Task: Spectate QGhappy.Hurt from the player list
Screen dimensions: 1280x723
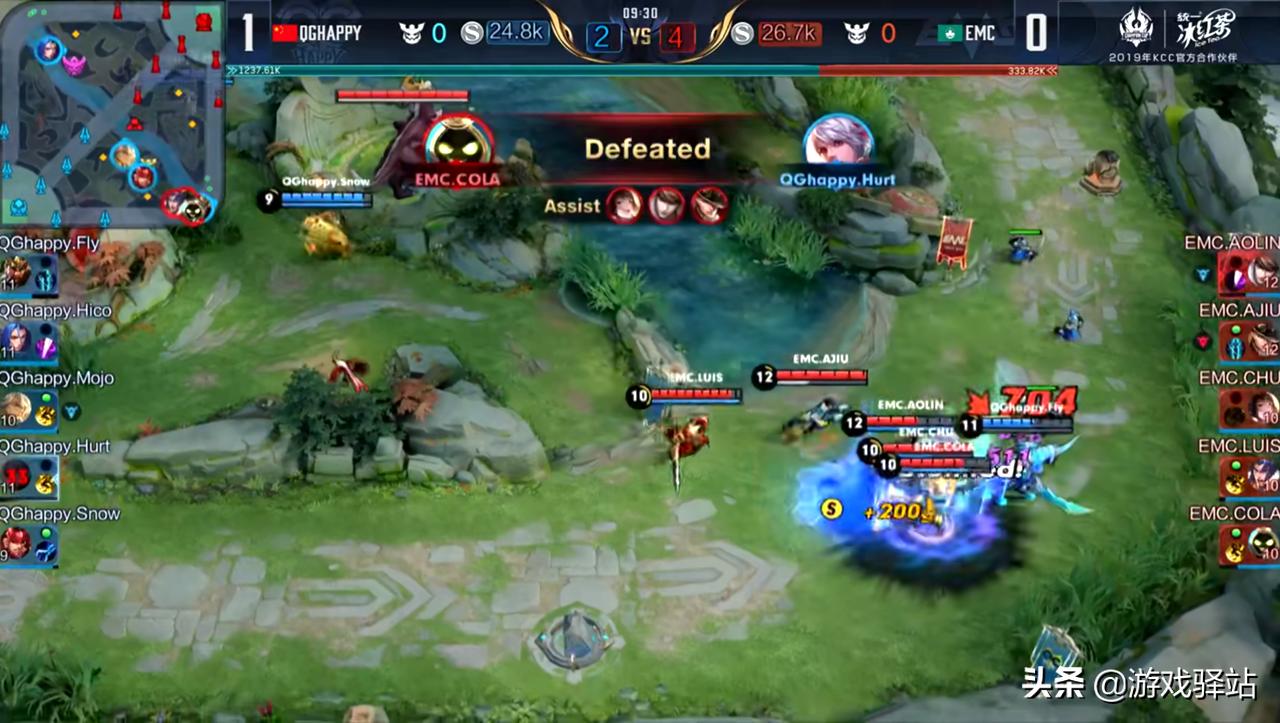Action: [x=17, y=476]
